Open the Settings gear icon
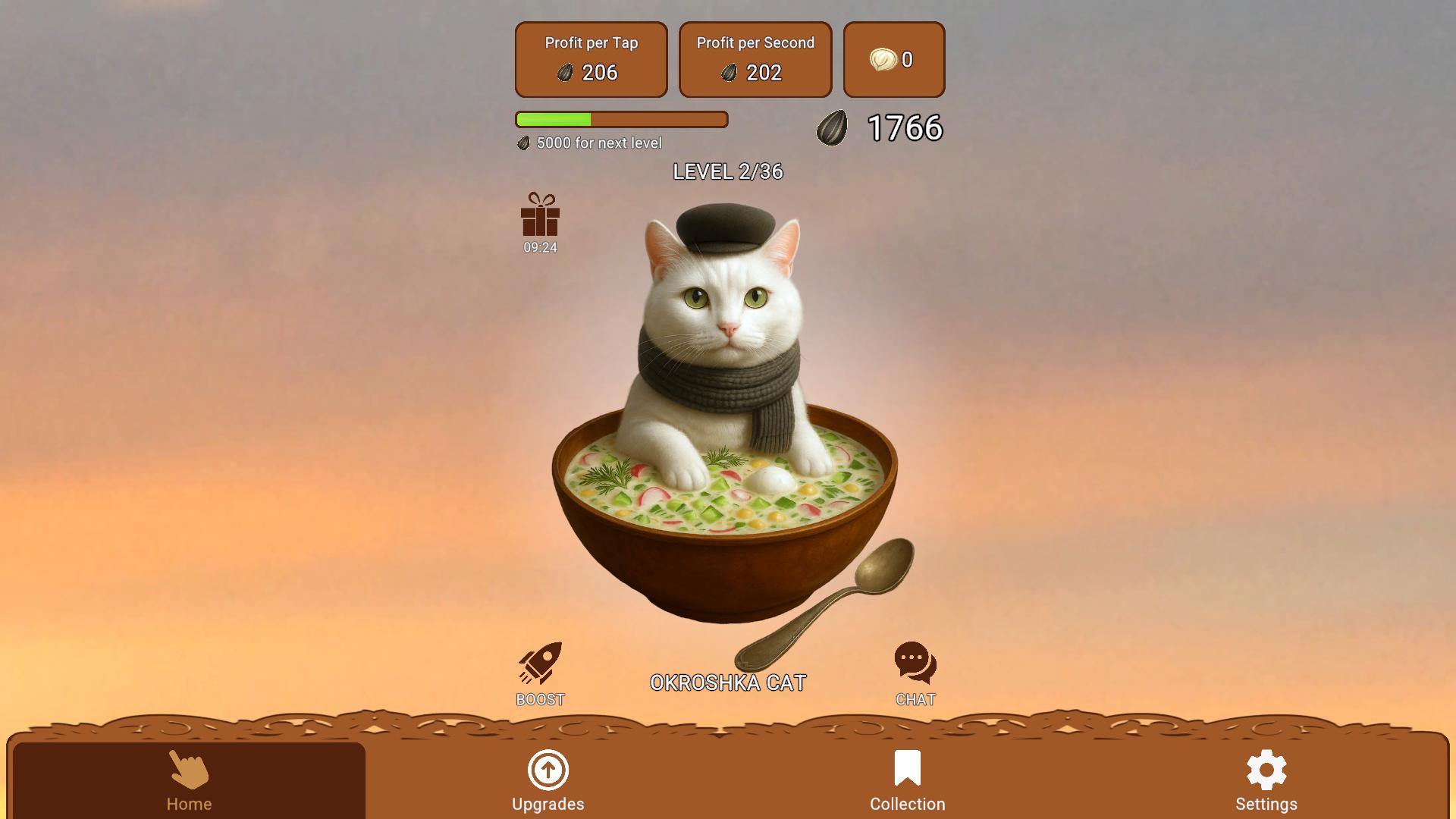Viewport: 1456px width, 819px height. click(1267, 768)
